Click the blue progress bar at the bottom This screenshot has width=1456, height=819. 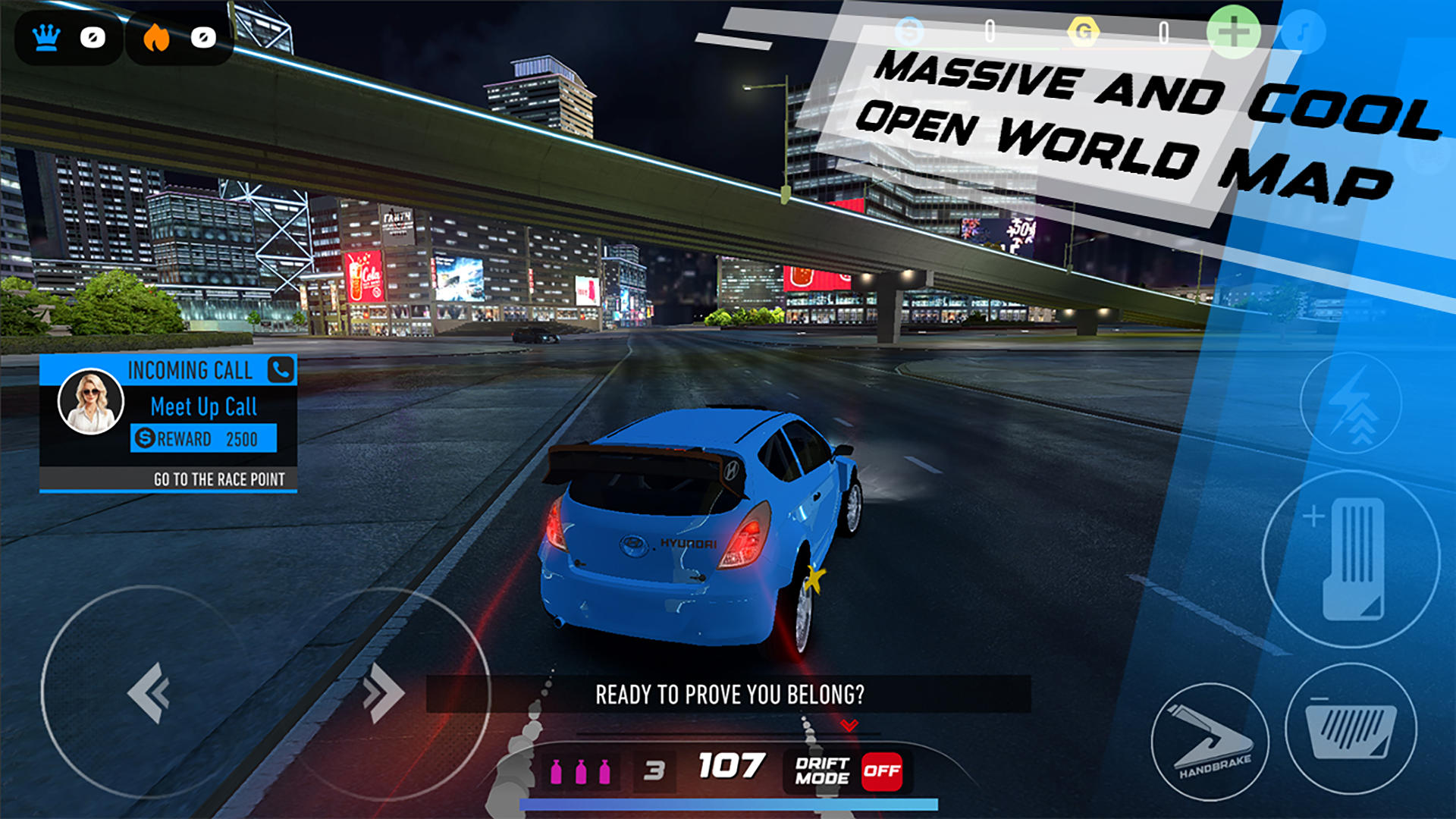point(728,802)
